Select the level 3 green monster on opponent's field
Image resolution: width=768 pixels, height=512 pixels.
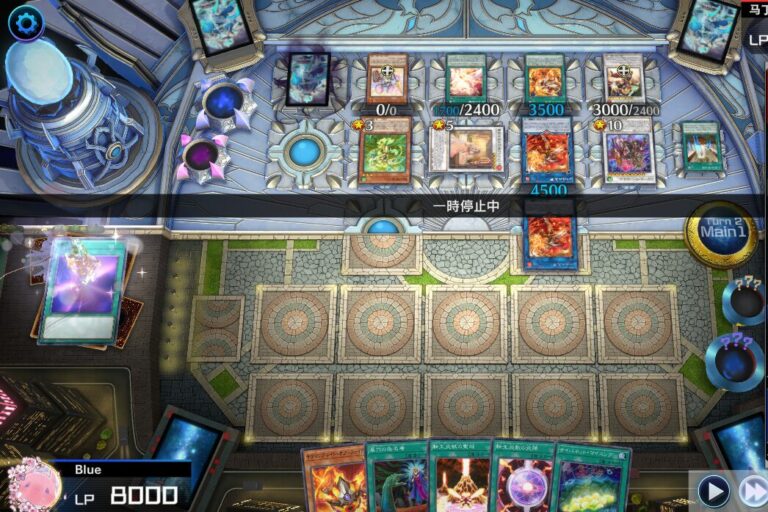coord(385,152)
